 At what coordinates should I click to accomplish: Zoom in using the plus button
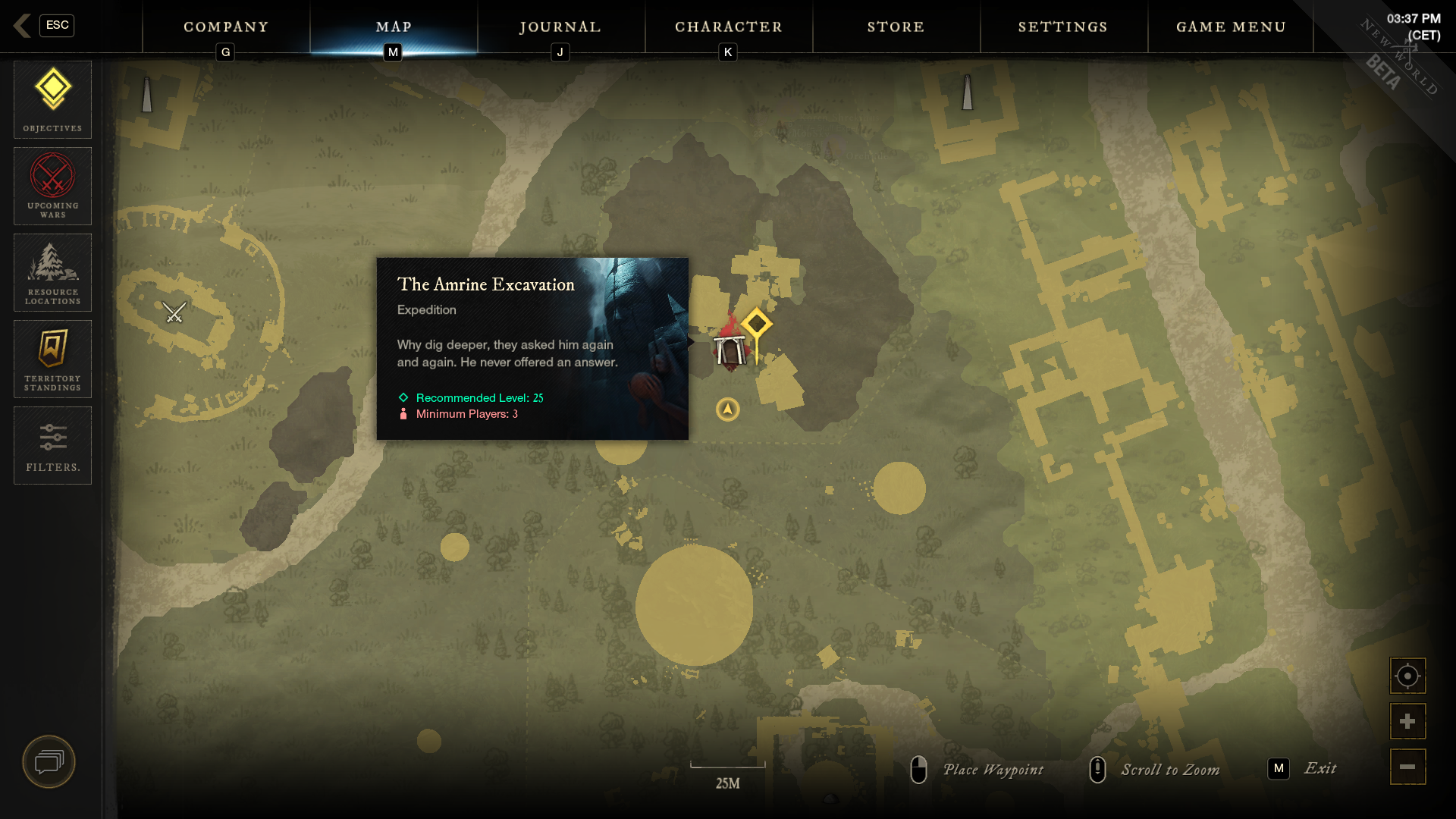(1407, 720)
